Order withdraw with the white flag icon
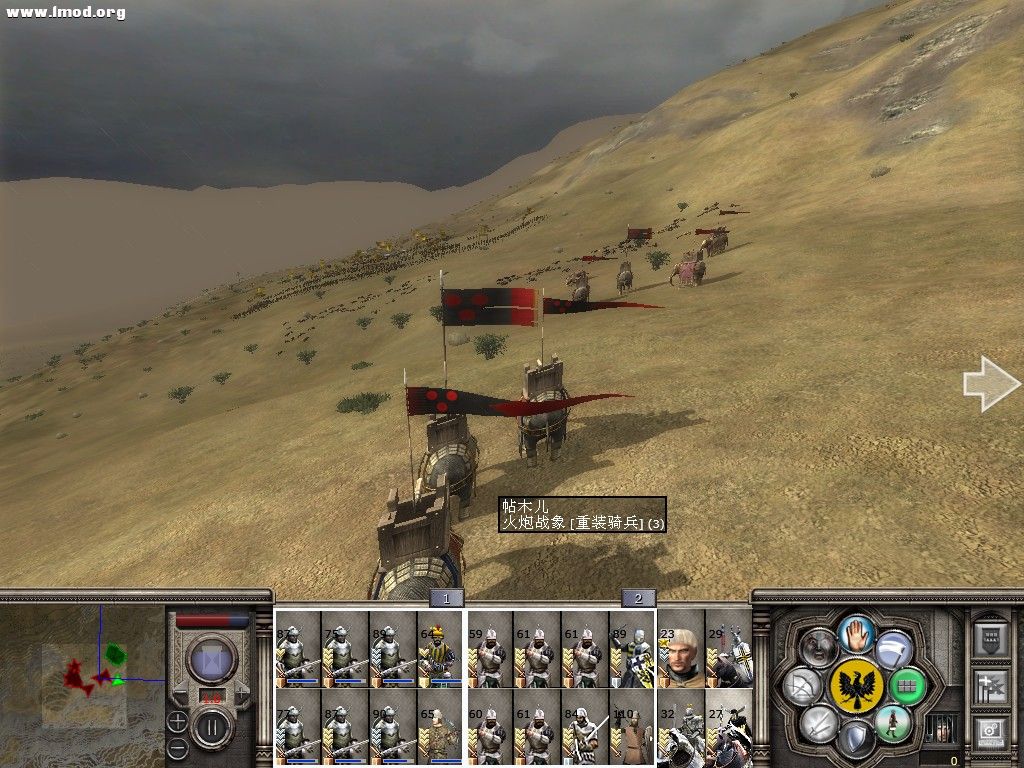Screen dimensions: 1024x768 [x=894, y=648]
